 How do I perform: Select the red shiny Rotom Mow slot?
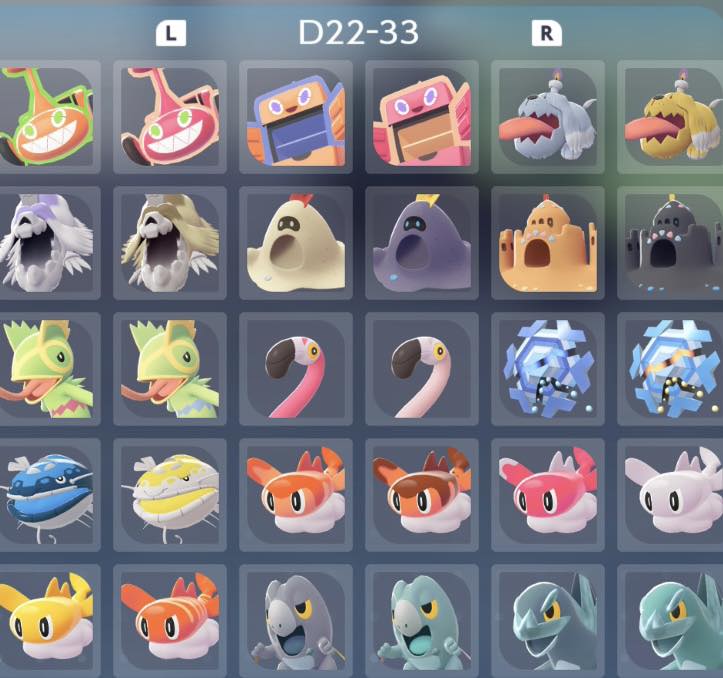(170, 116)
